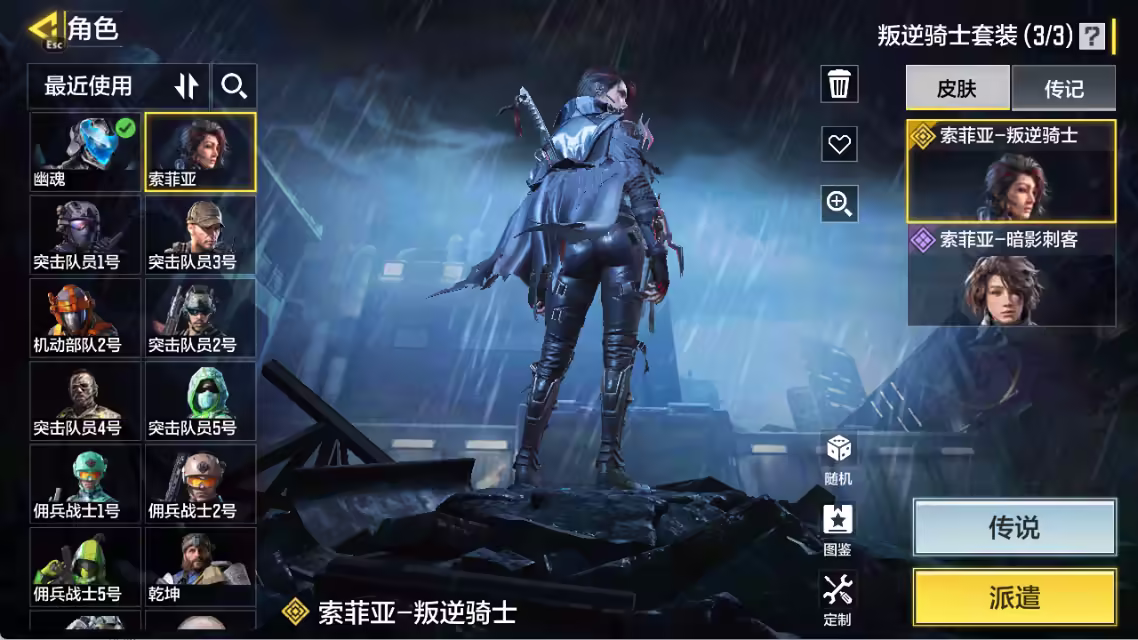Viewport: 1138px width, 640px height.
Task: Select the 突击队员3号 character tile
Action: (200, 234)
